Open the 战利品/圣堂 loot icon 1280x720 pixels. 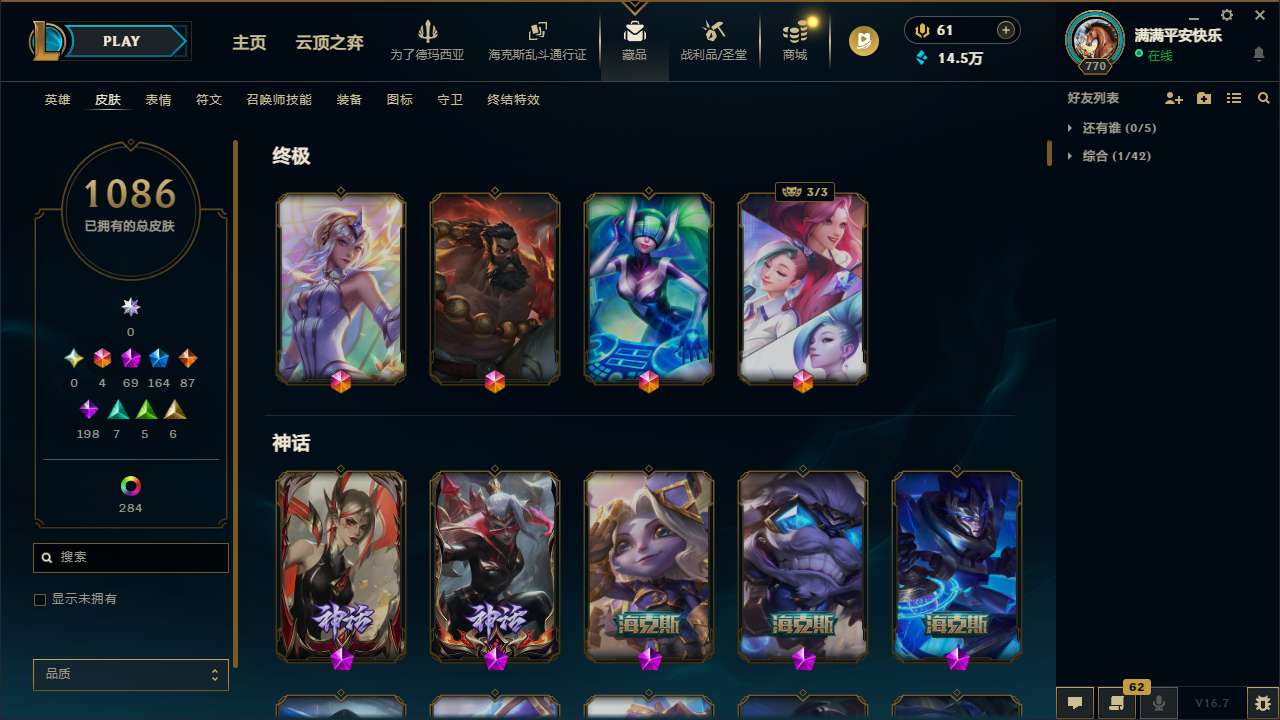(713, 33)
